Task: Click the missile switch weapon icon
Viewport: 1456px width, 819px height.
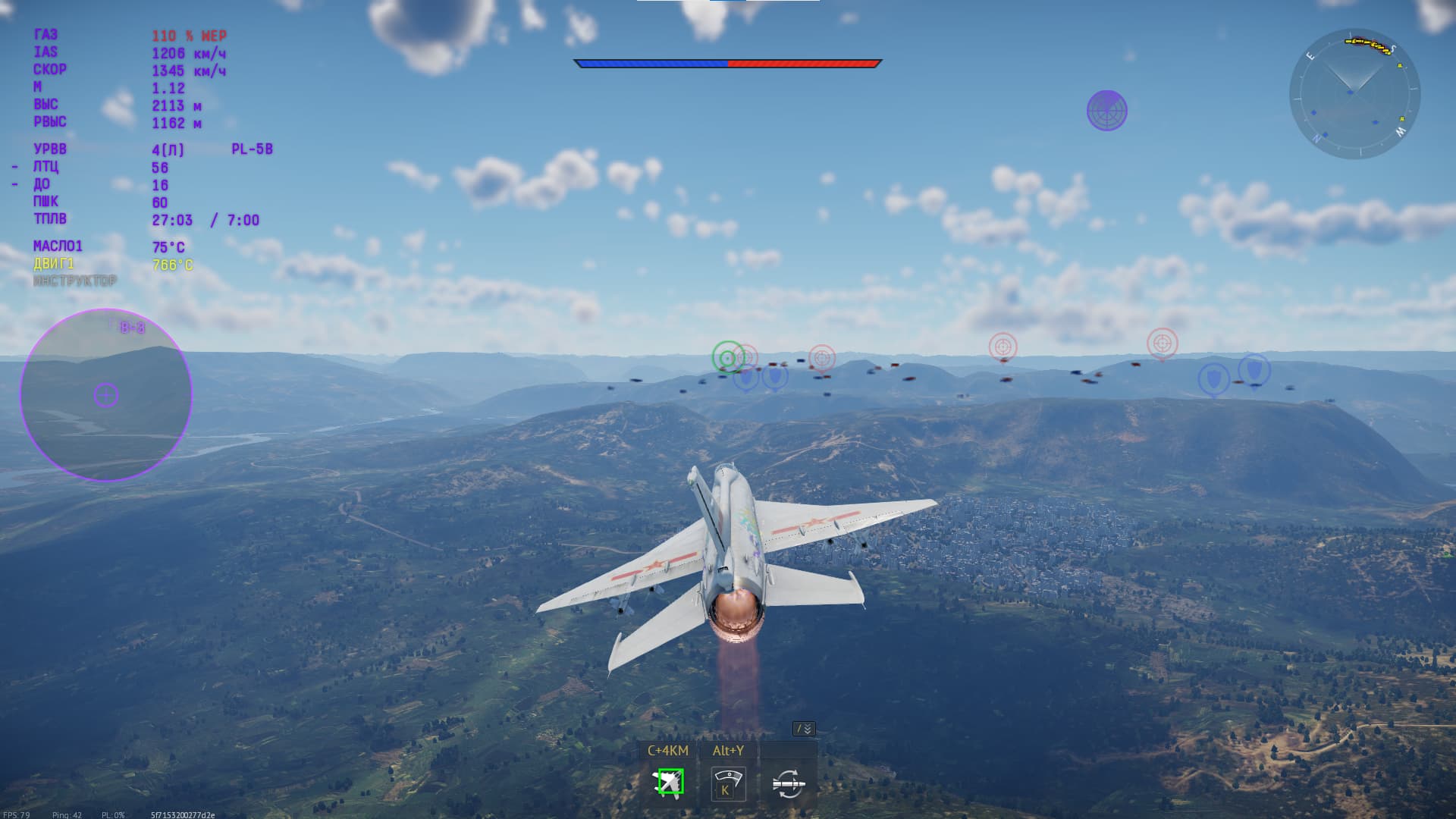Action: (788, 784)
